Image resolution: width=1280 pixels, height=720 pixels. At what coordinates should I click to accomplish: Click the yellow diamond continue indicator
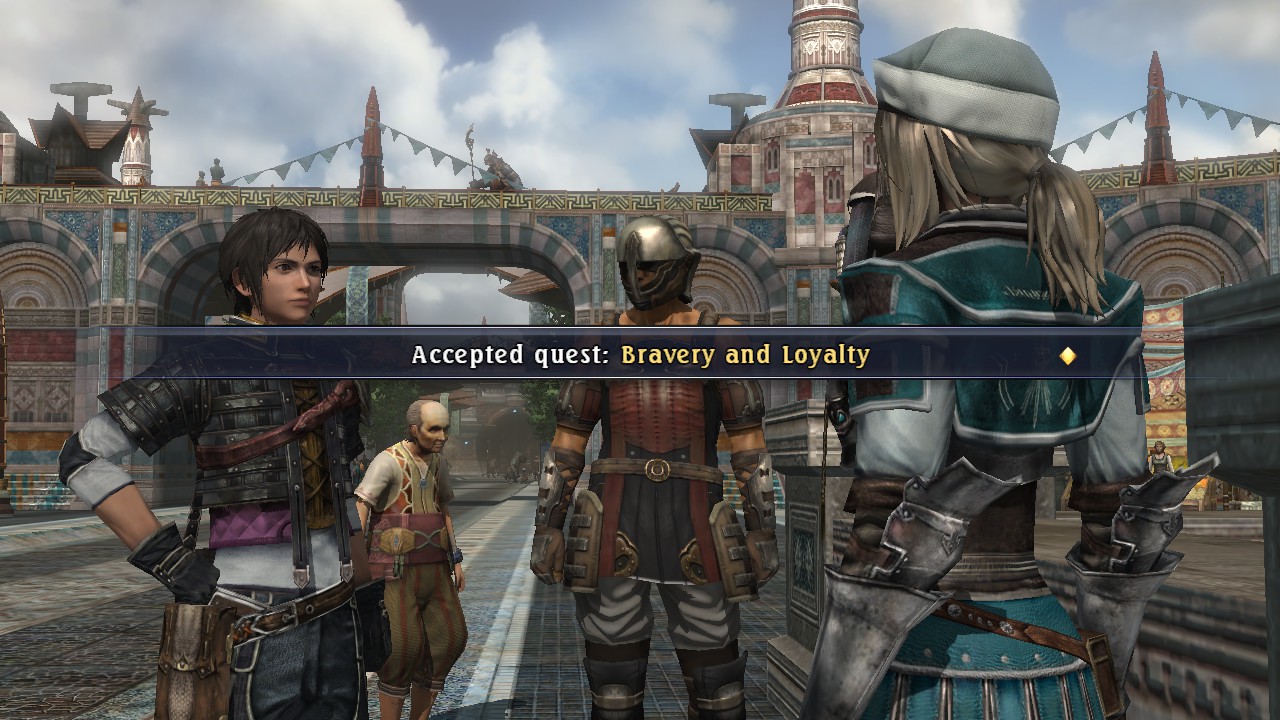(1068, 355)
